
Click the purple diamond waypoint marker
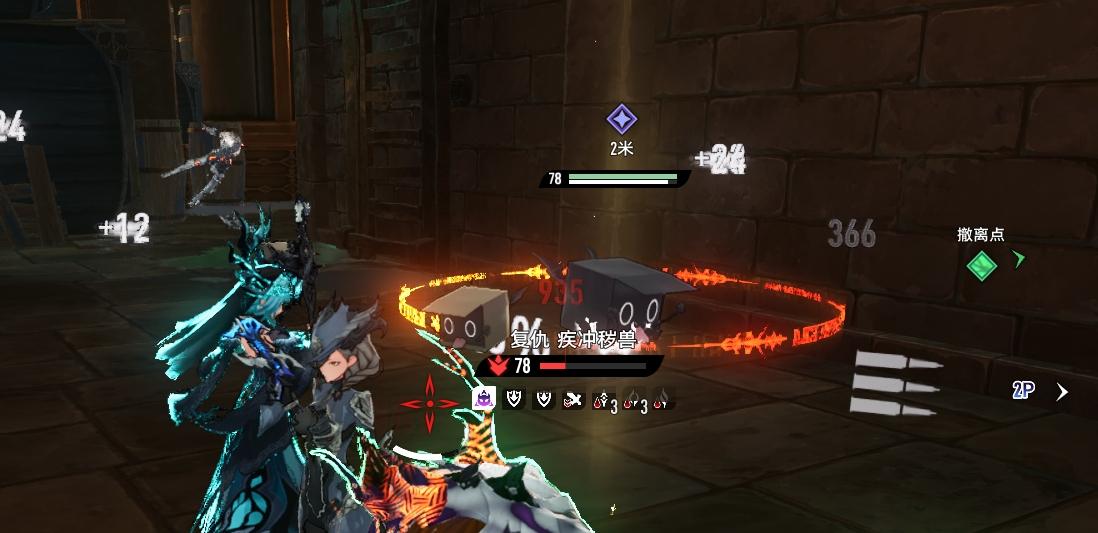[621, 120]
